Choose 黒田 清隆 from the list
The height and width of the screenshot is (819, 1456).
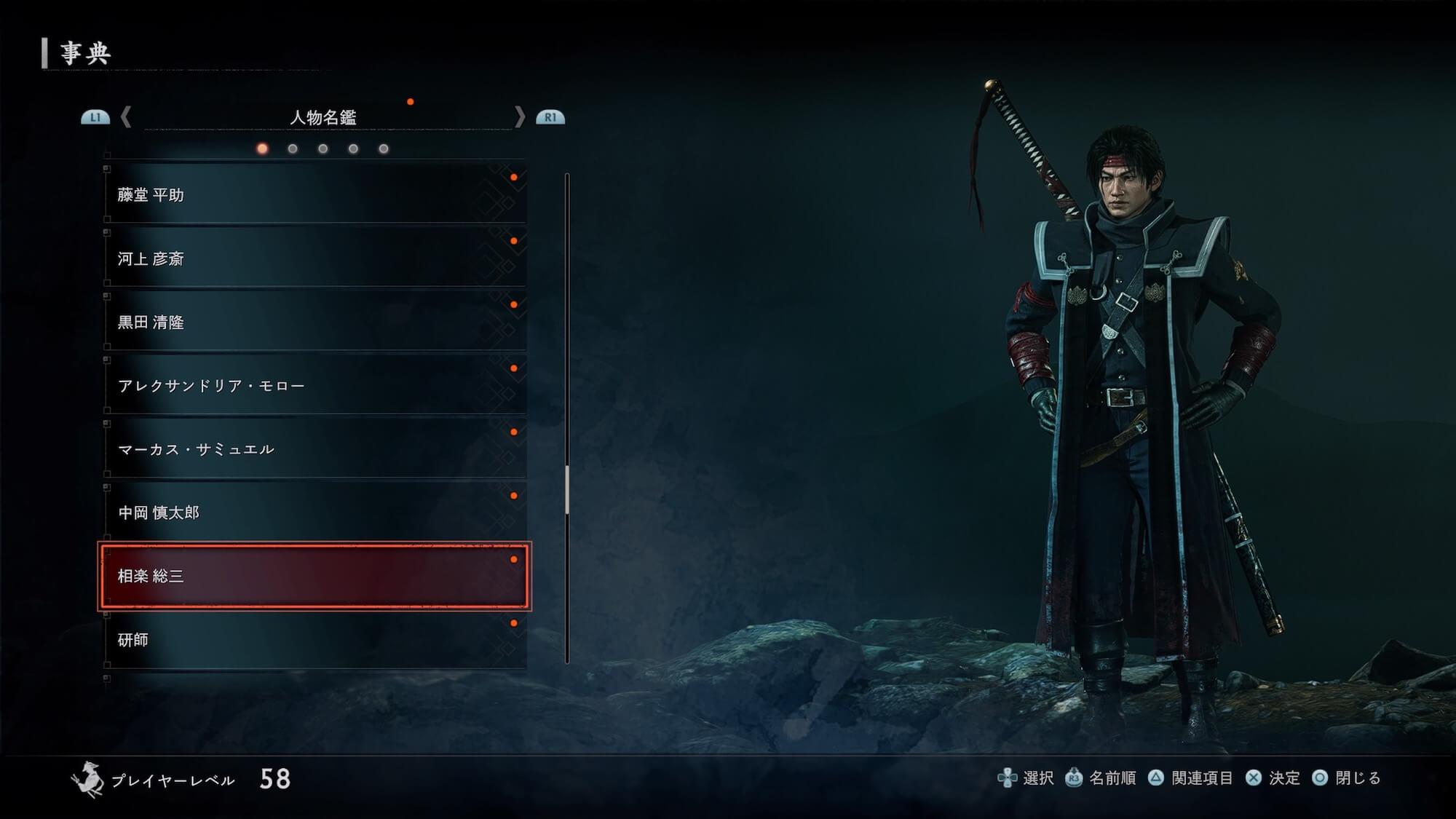click(314, 322)
